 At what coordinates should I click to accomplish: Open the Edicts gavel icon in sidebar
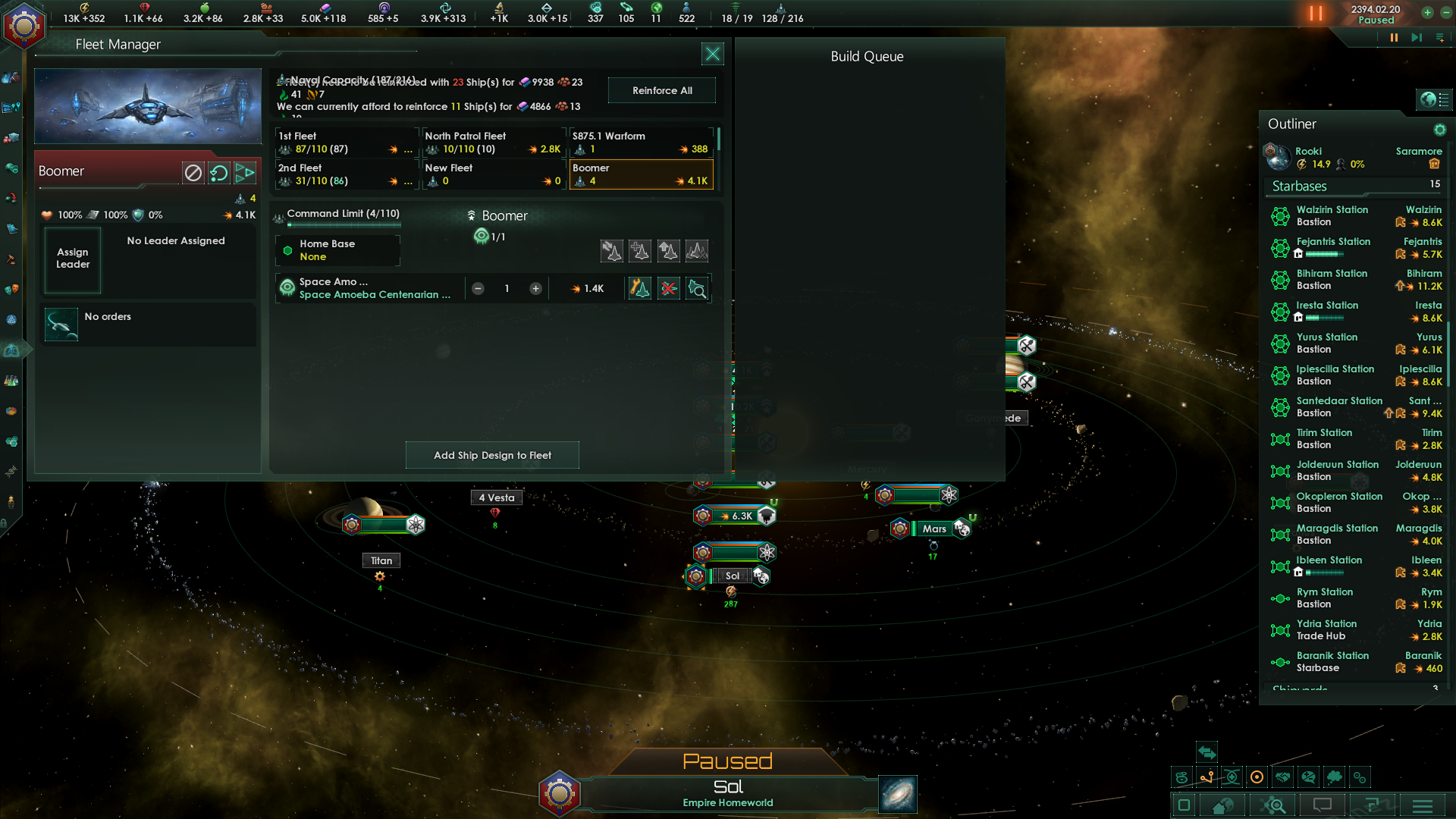(x=11, y=261)
